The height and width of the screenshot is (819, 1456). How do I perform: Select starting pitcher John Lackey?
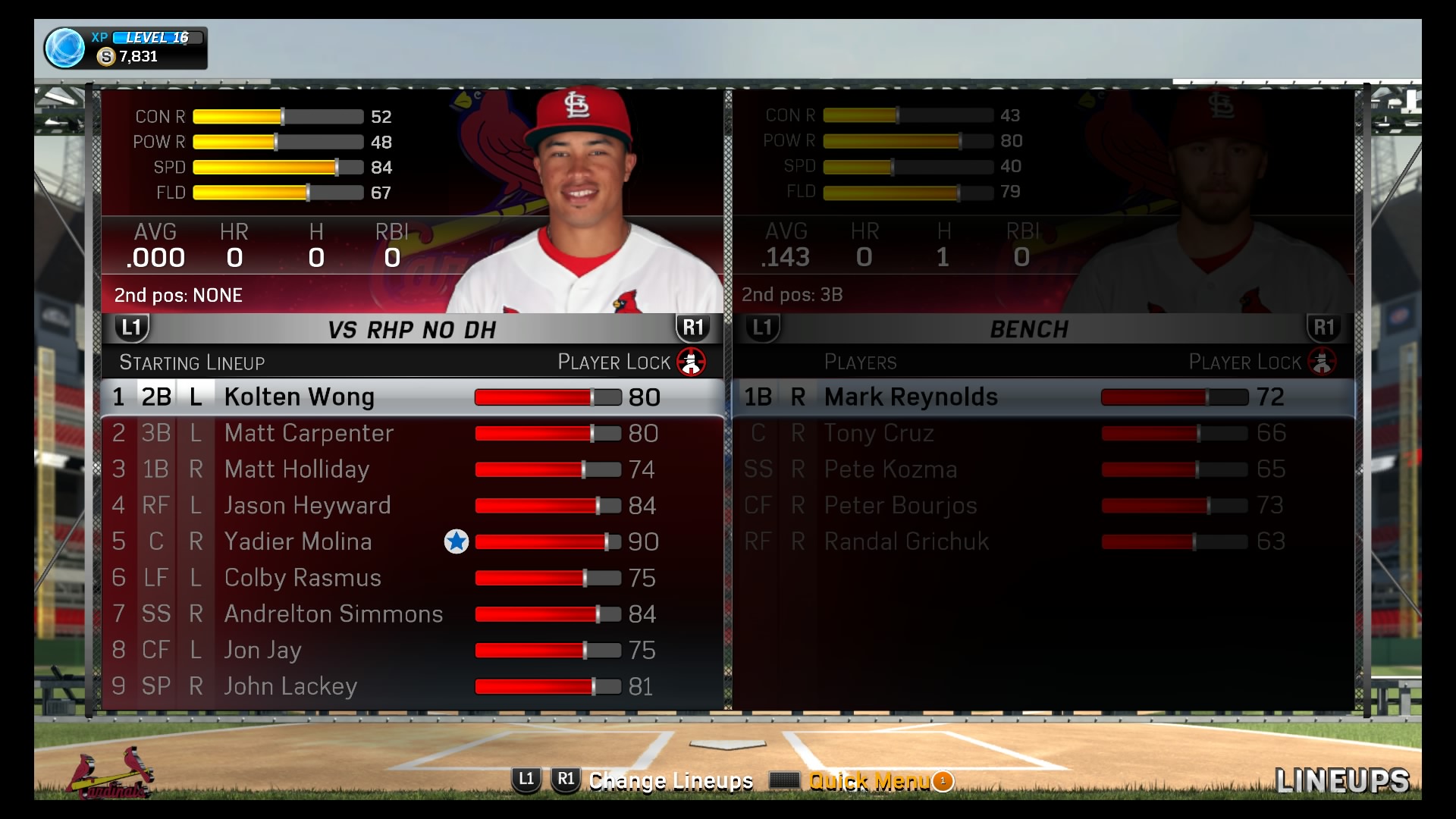[x=290, y=686]
